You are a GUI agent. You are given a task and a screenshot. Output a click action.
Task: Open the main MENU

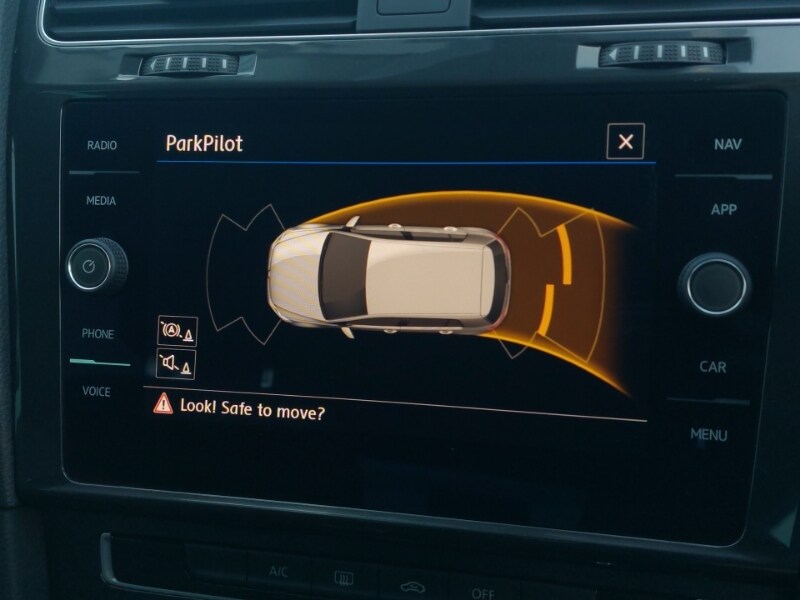click(709, 435)
